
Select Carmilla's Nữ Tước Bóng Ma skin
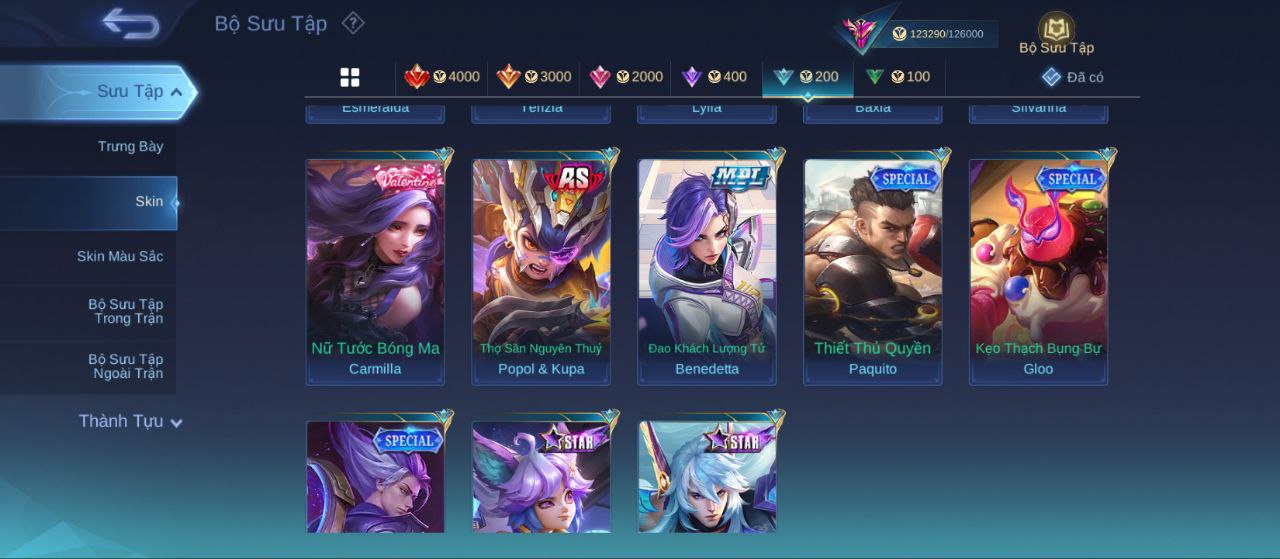point(375,270)
